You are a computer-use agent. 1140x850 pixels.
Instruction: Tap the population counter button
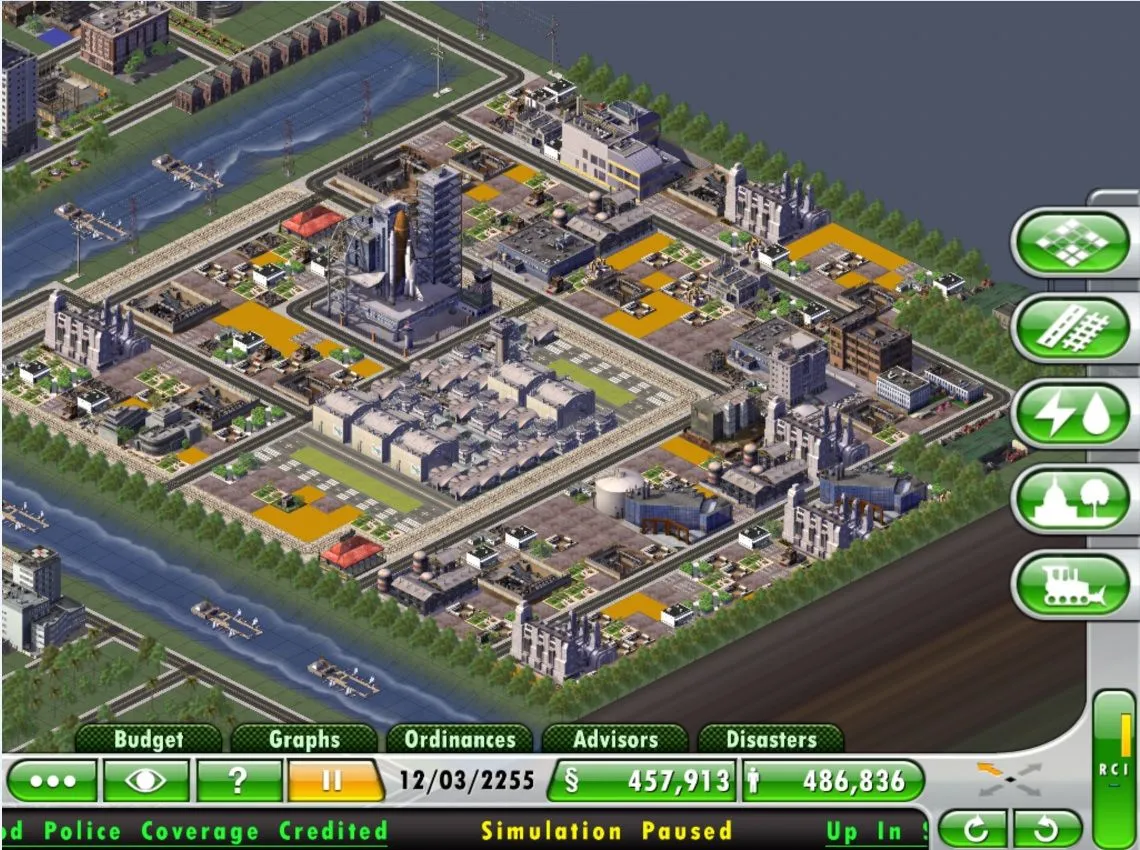832,781
